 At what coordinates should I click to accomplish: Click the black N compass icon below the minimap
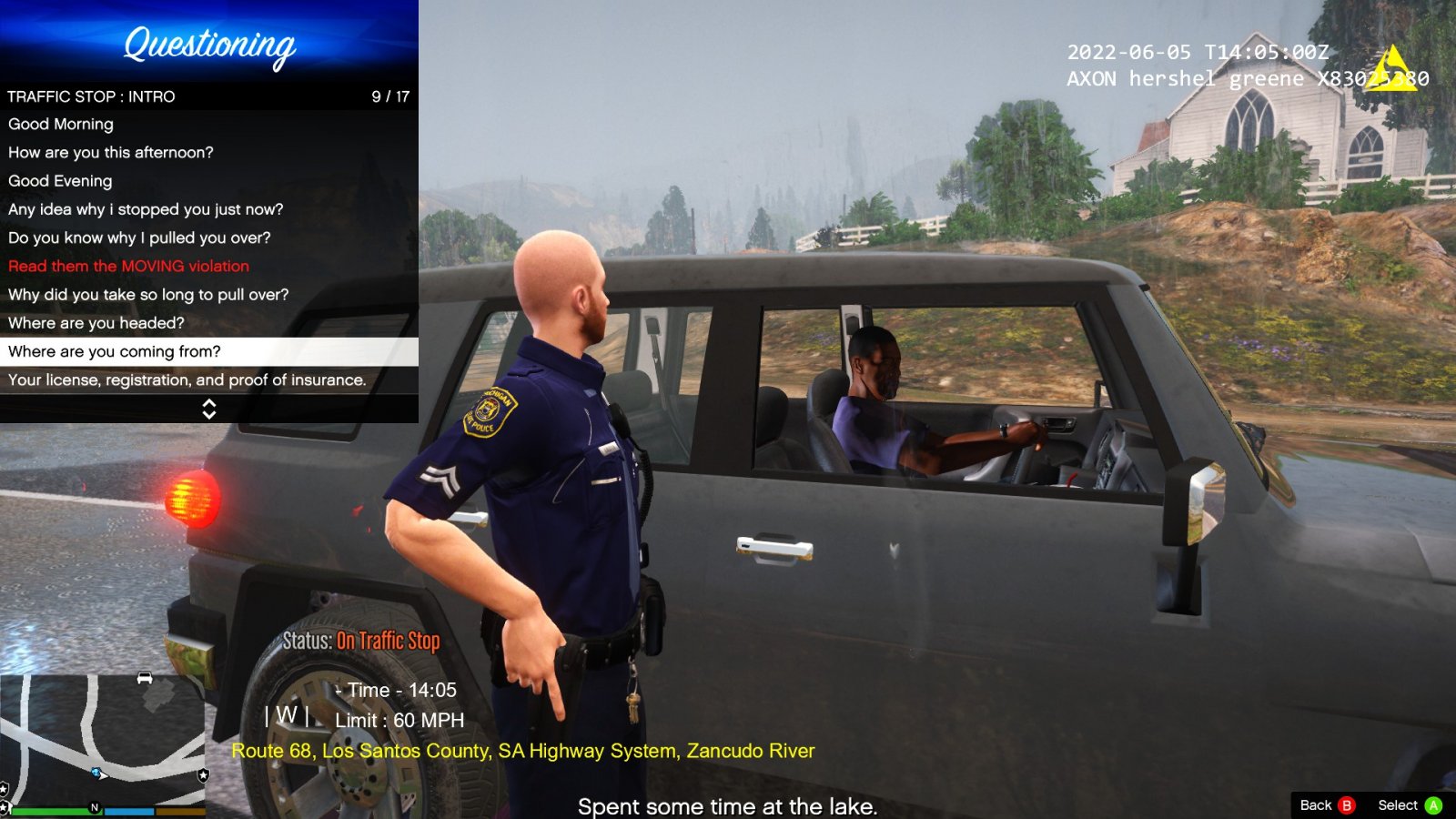coord(92,806)
